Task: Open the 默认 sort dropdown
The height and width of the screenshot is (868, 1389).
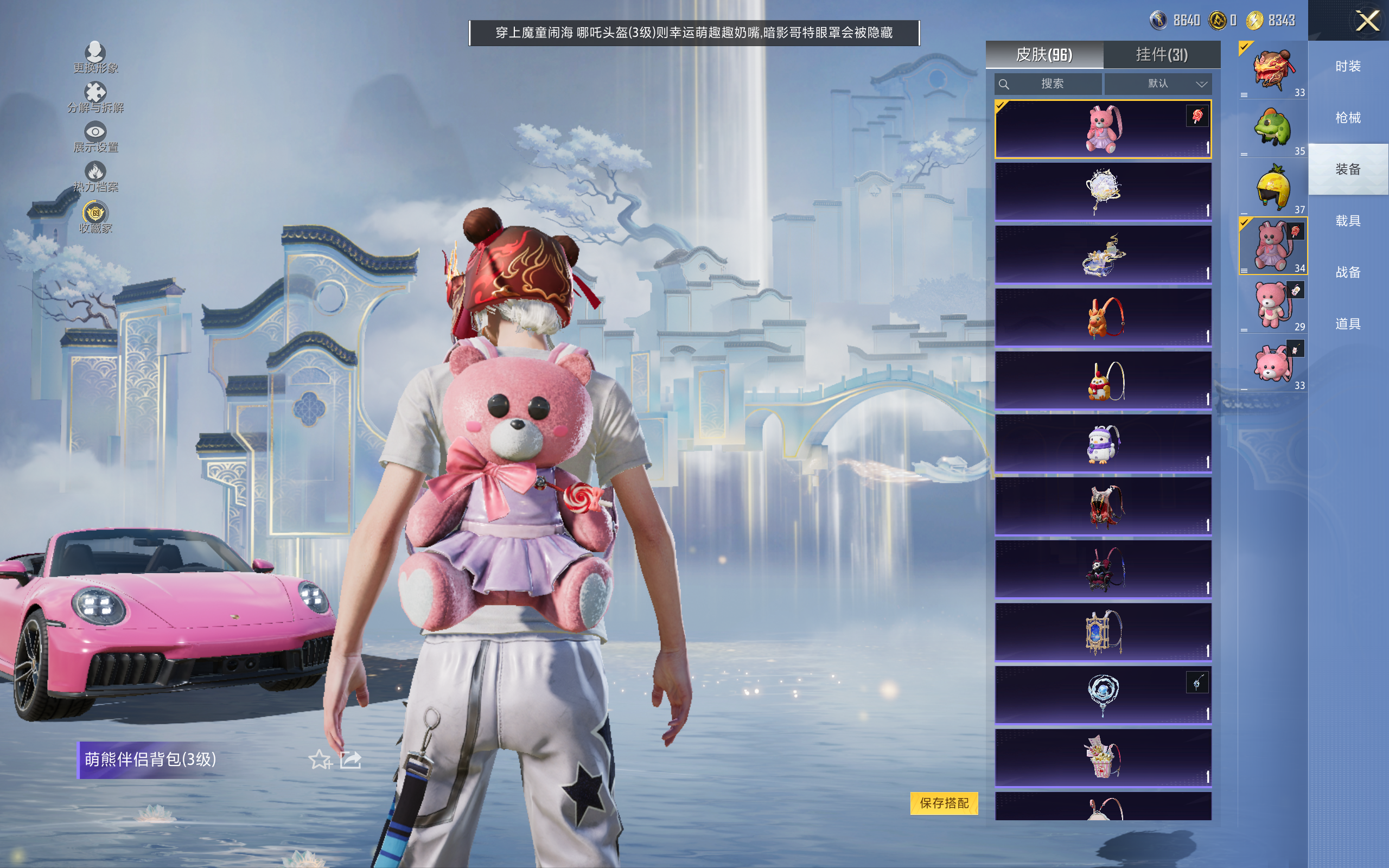Action: coord(1158,84)
